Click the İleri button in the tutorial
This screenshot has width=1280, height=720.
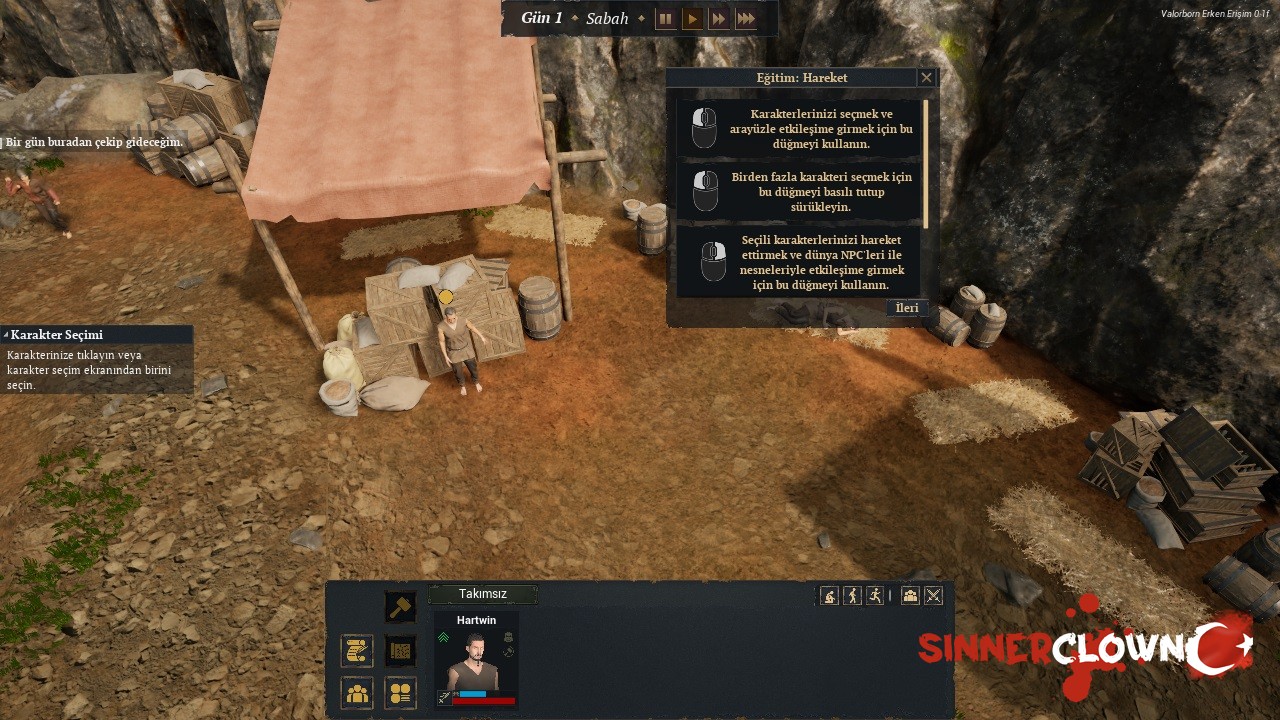pos(907,308)
